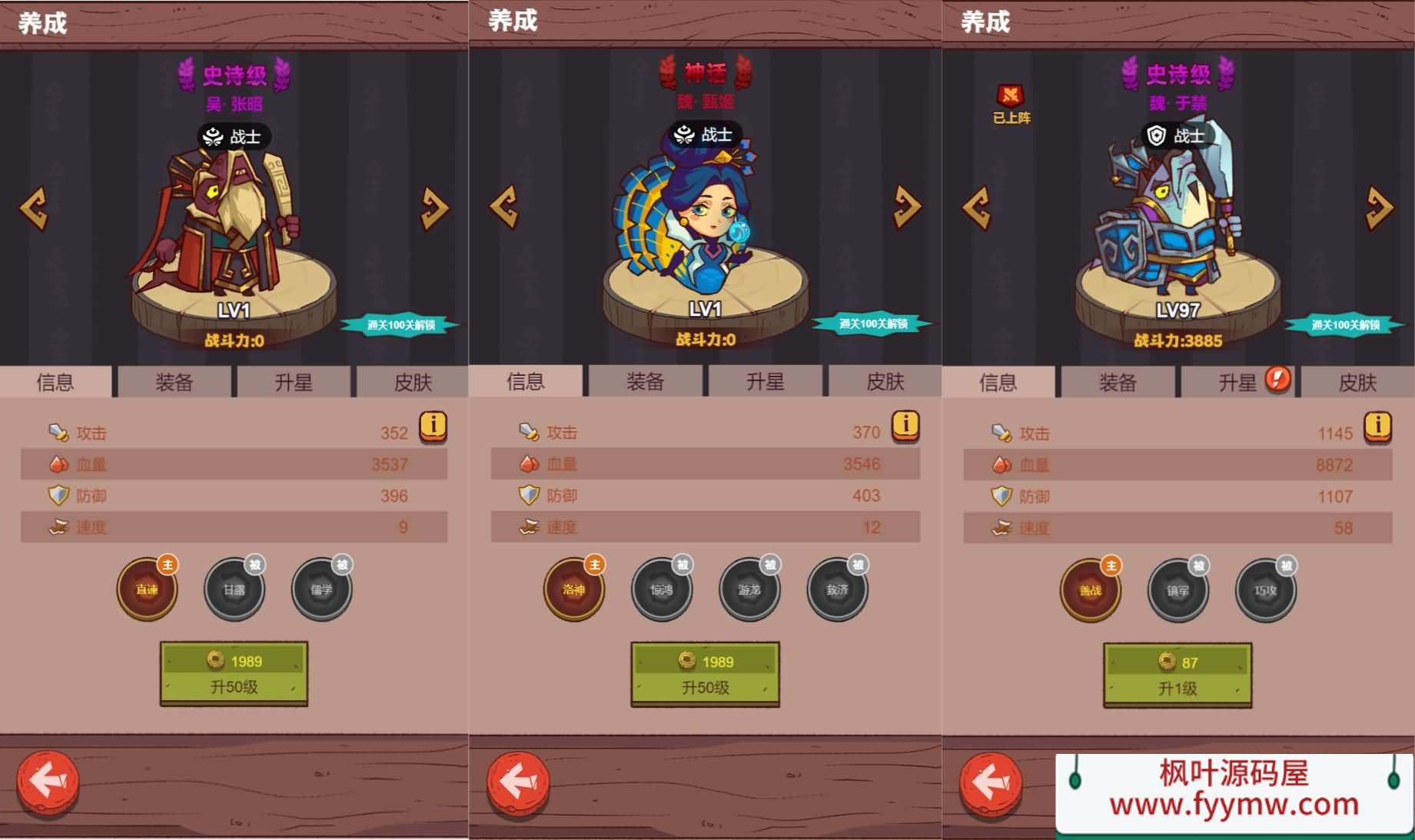Select the 洛神 active skill icon

573,590
